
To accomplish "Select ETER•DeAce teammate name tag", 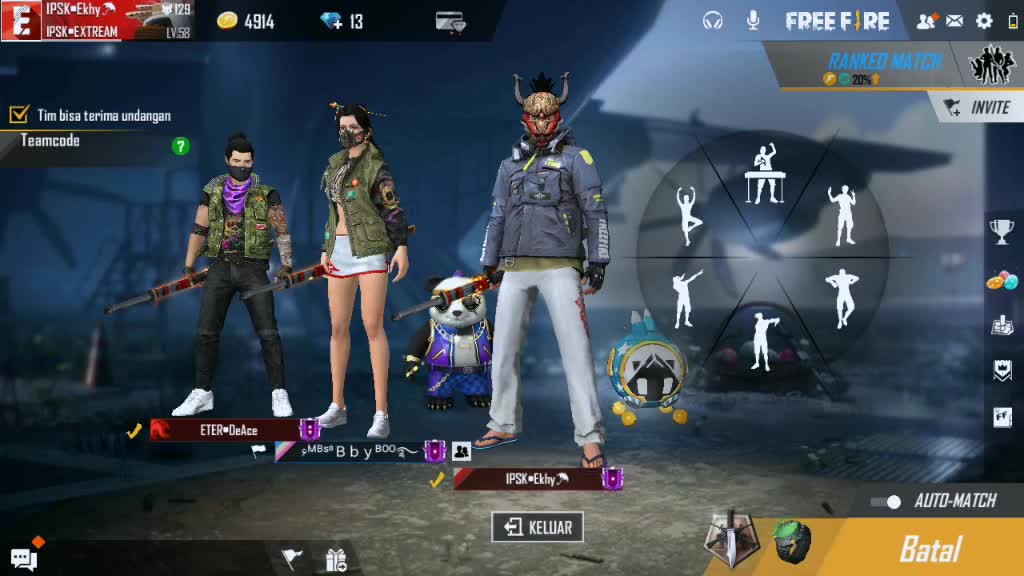I will click(x=228, y=430).
